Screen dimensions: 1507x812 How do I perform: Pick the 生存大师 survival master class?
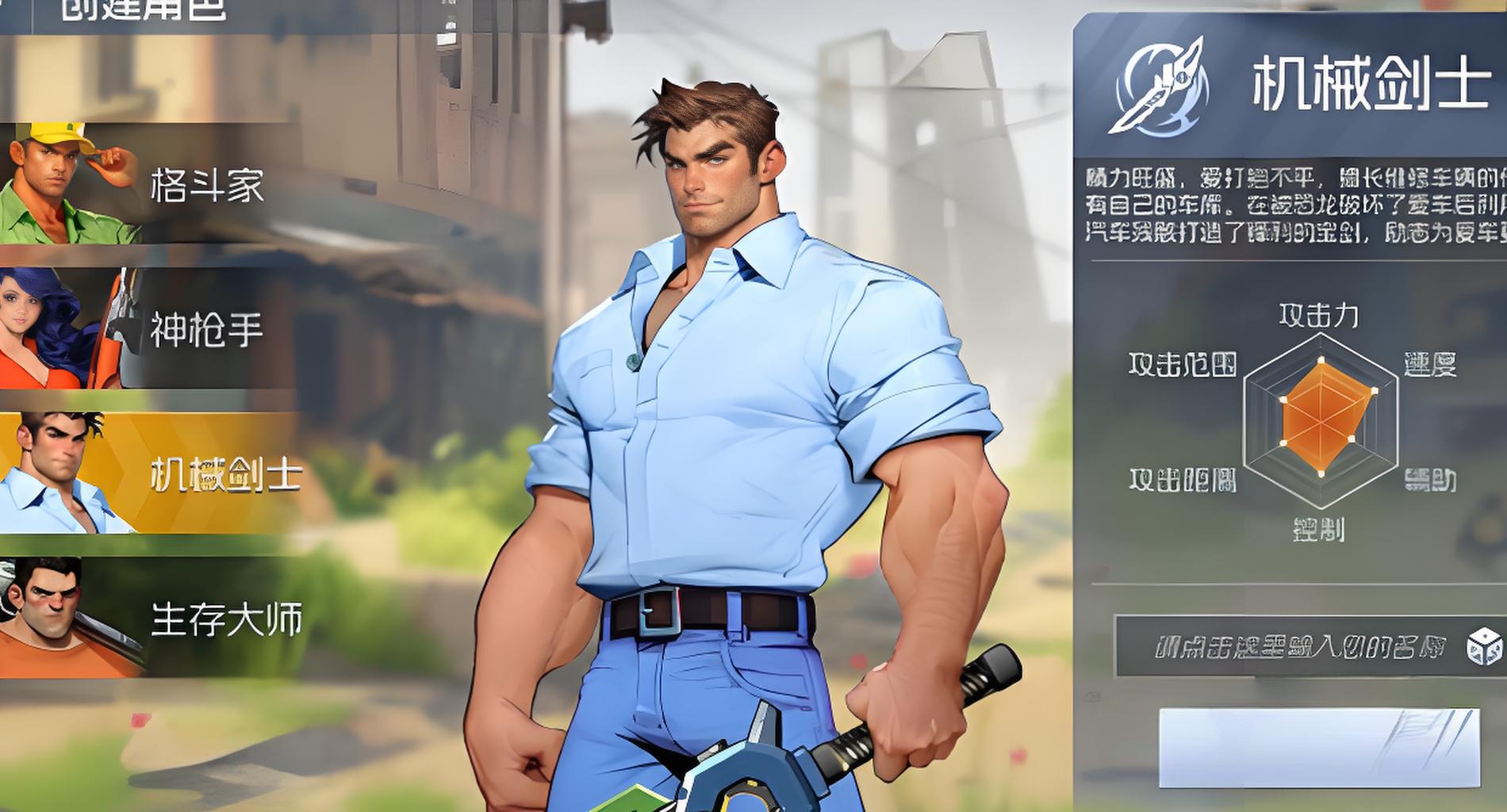[x=151, y=619]
